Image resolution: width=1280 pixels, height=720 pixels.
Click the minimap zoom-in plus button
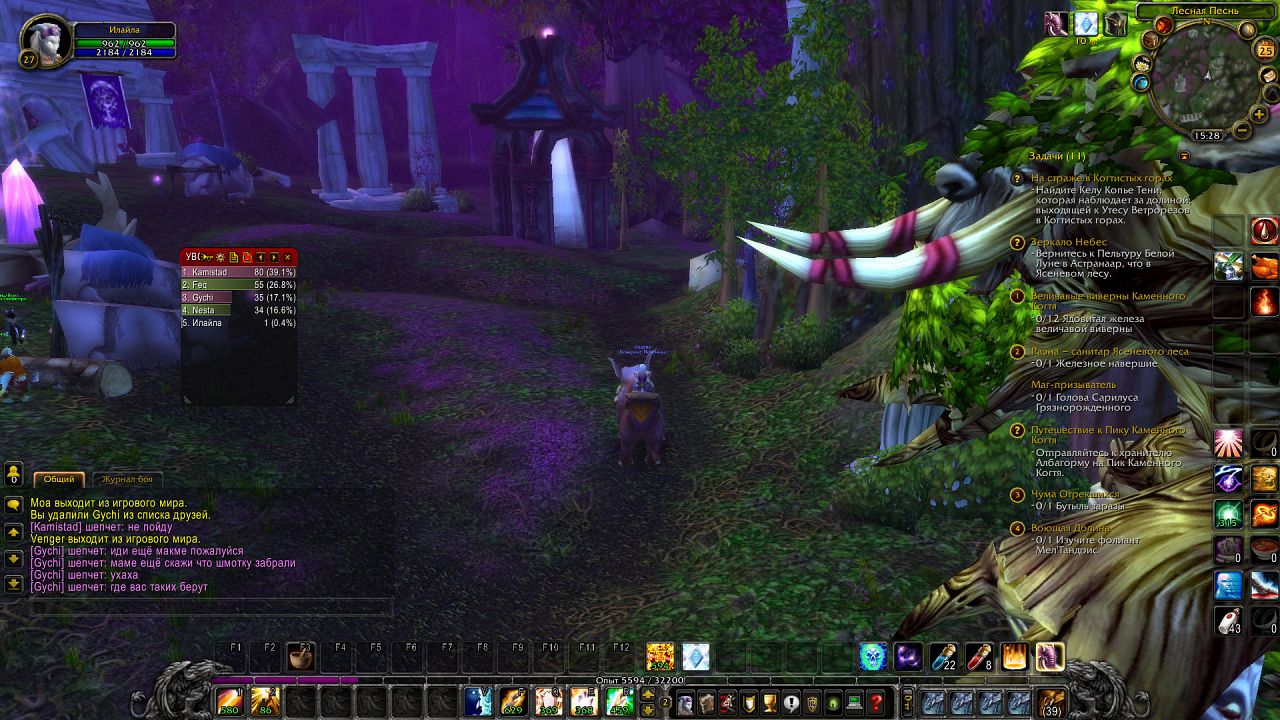pyautogui.click(x=1259, y=115)
